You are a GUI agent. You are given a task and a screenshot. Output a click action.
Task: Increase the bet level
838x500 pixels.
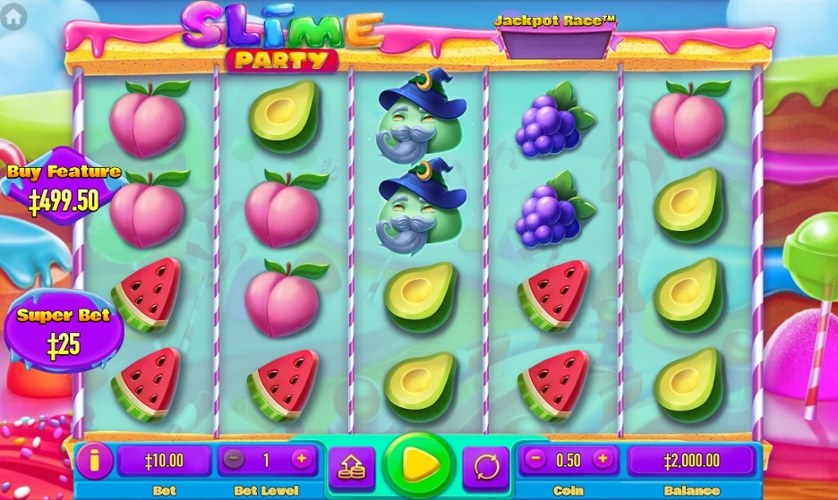[301, 460]
